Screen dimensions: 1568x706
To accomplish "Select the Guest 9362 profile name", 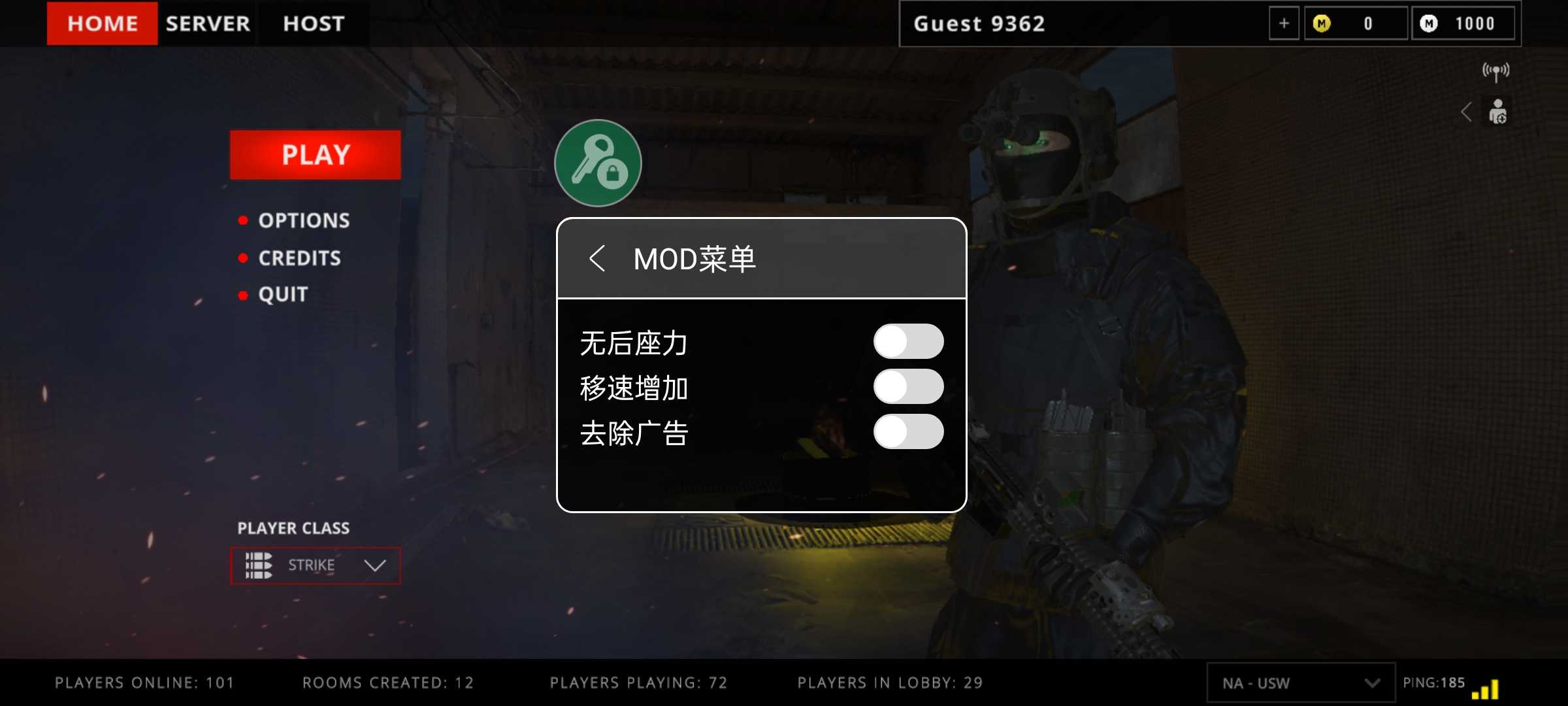I will (x=979, y=24).
